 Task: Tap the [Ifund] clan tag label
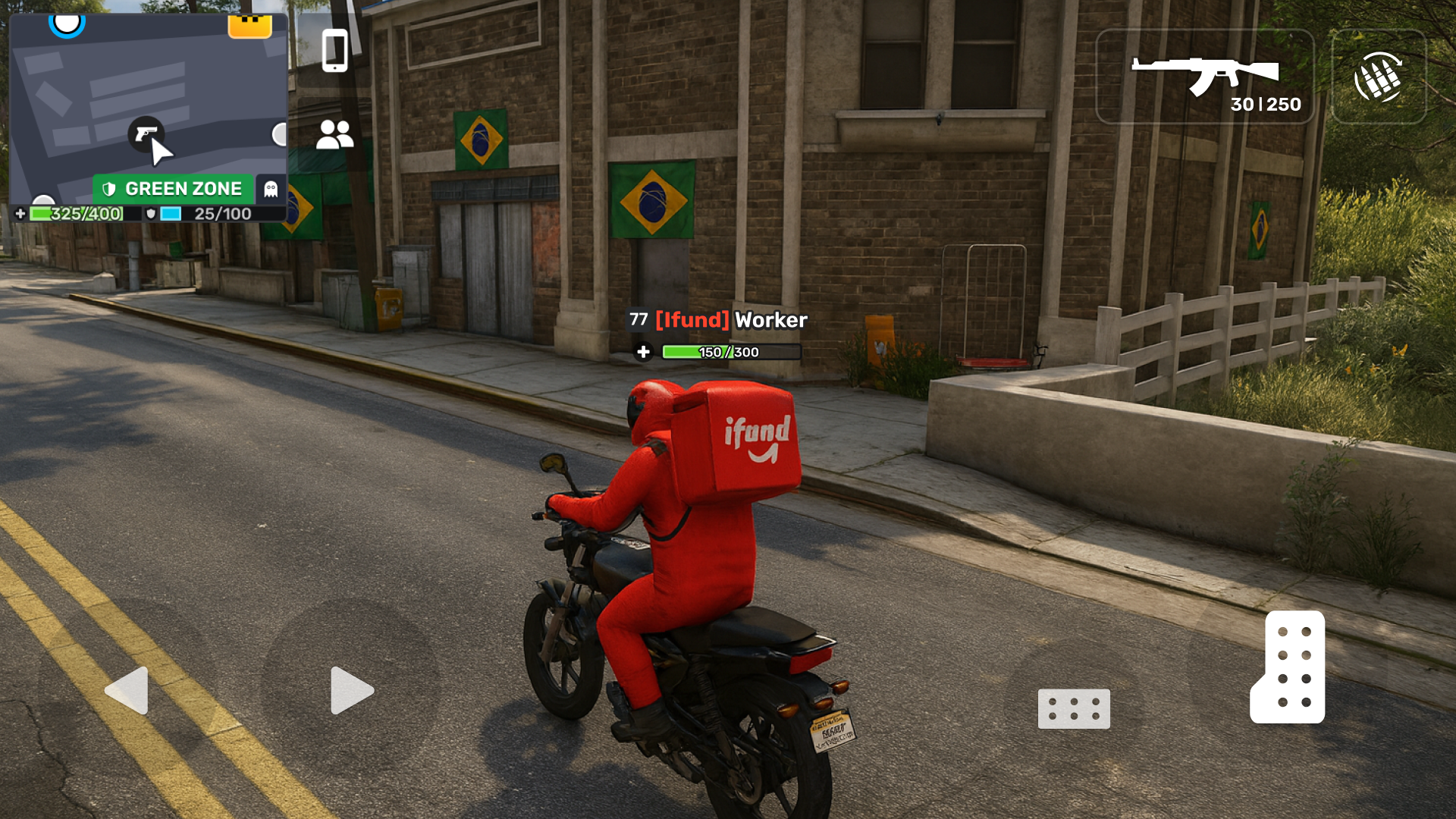692,320
